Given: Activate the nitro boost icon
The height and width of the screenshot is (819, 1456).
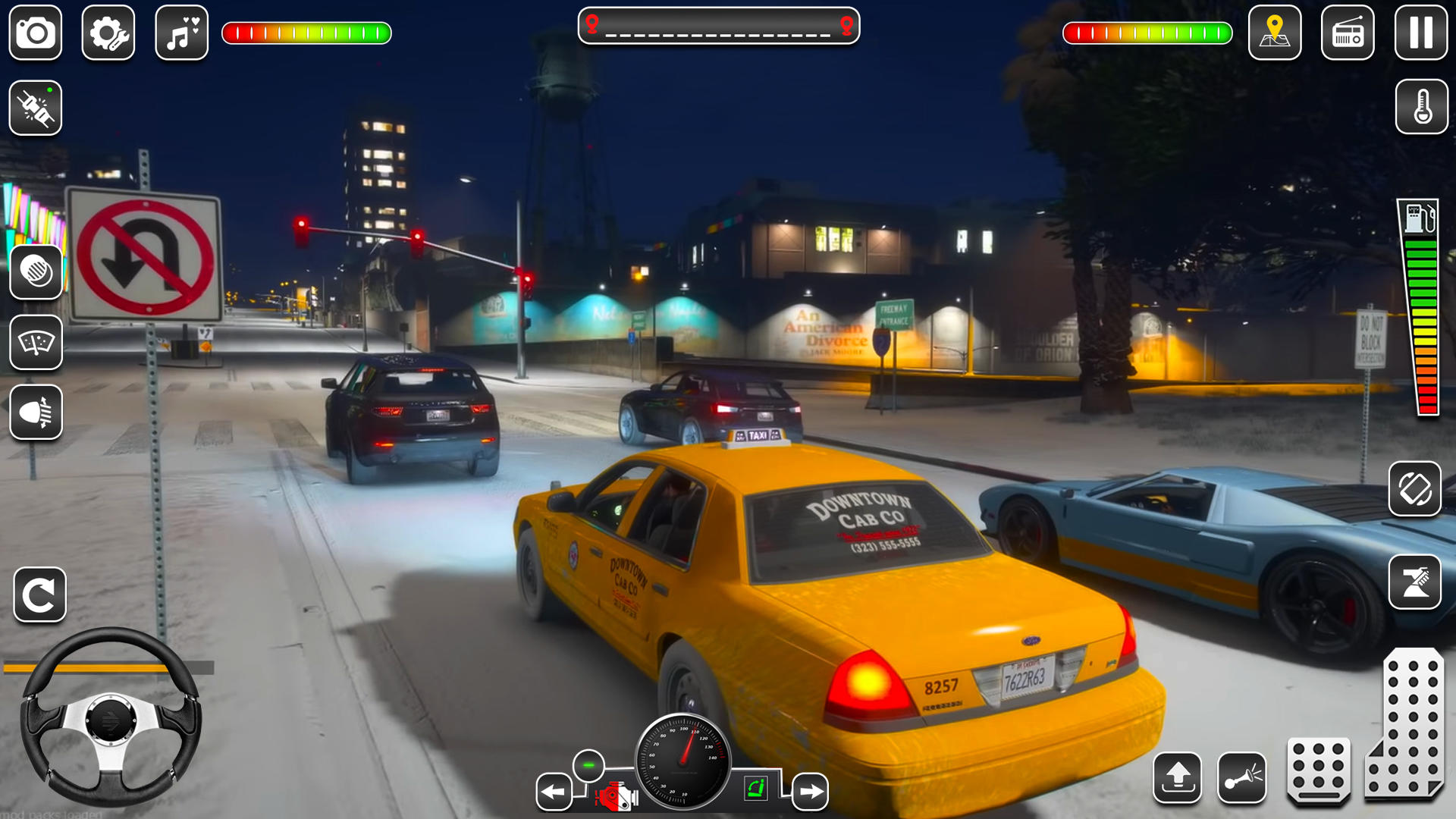Looking at the screenshot, I should pos(35,108).
